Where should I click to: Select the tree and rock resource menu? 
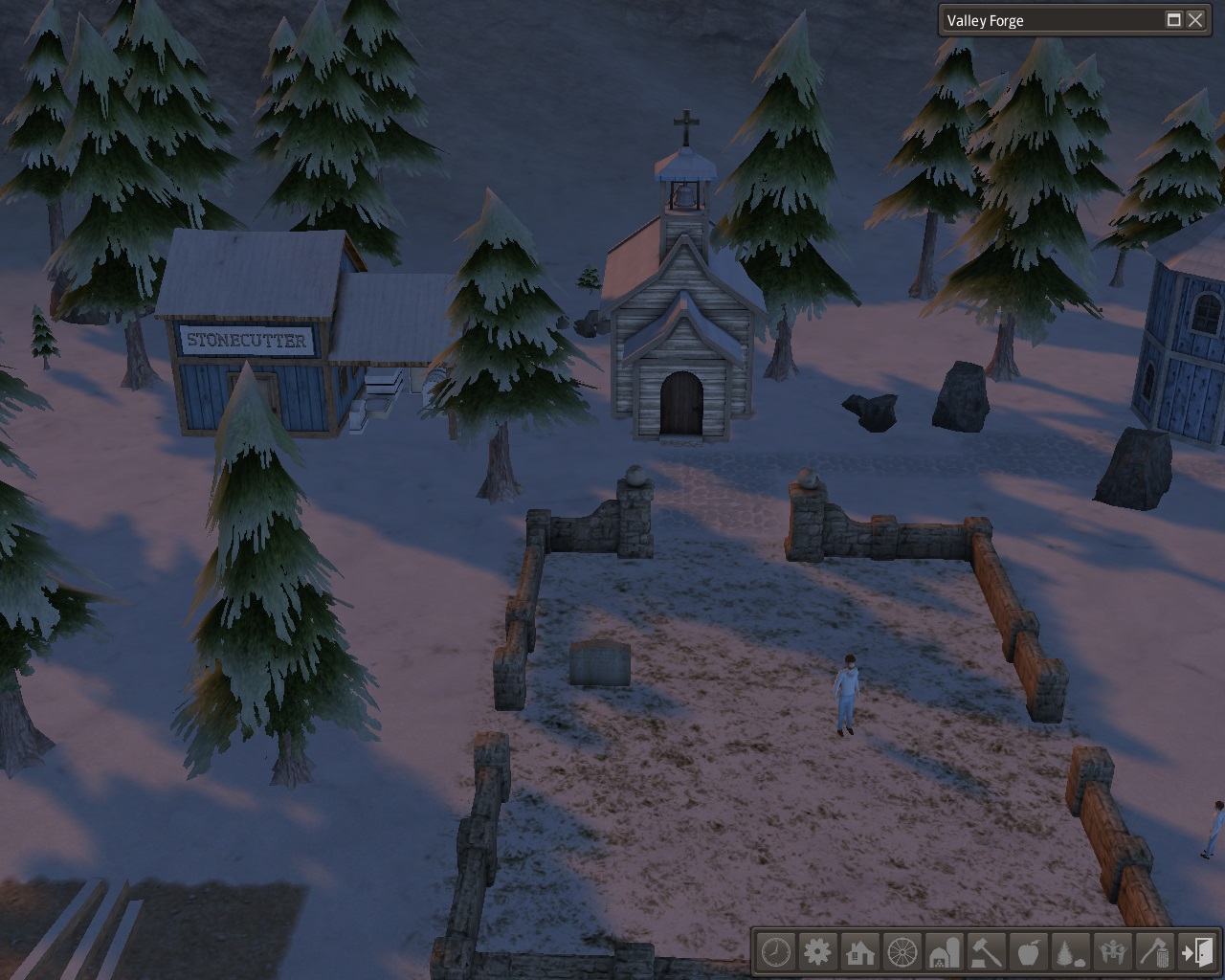(x=1071, y=953)
